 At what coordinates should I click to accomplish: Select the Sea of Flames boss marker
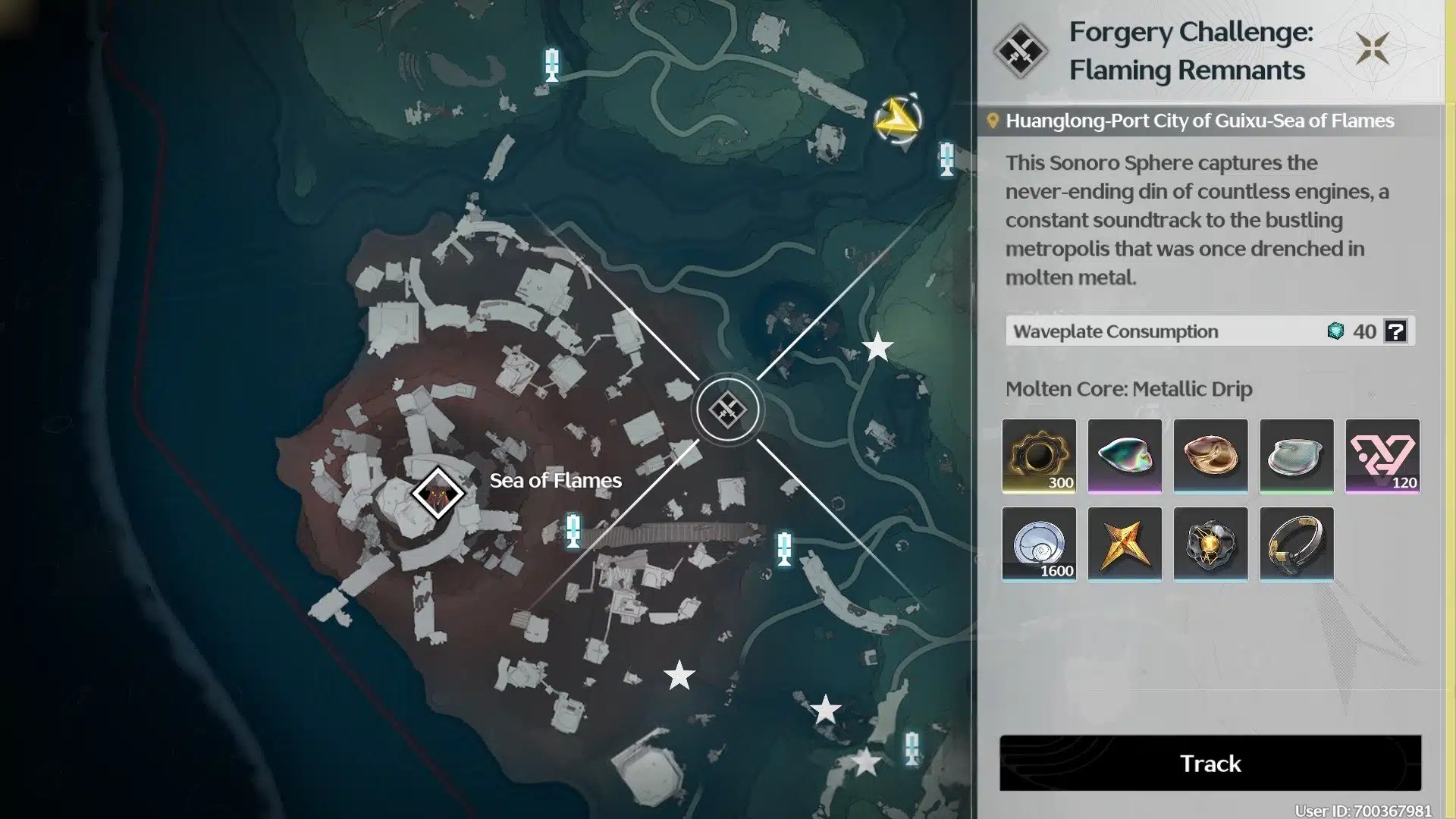tap(438, 494)
